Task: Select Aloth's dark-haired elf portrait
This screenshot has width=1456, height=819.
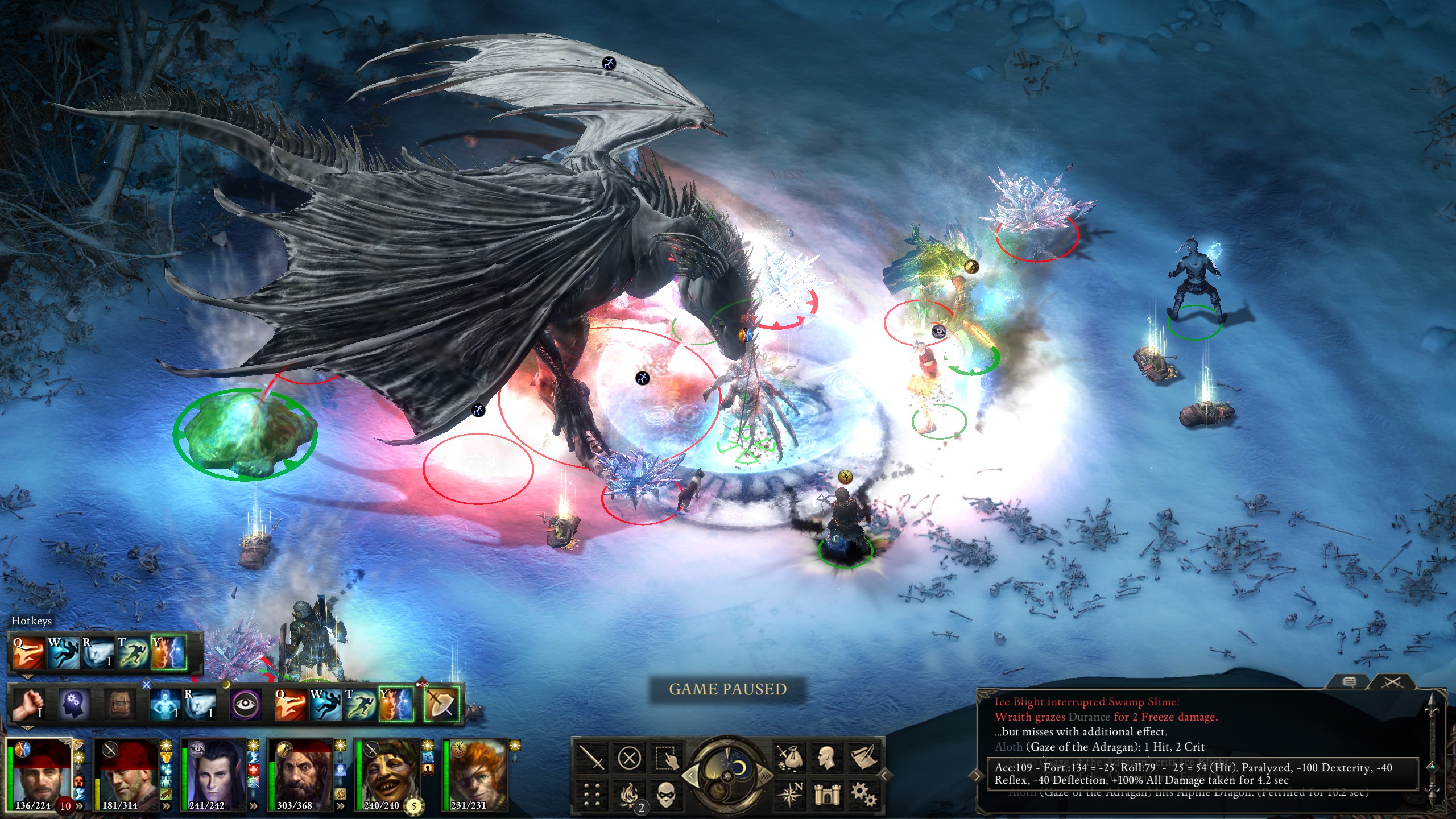Action: (x=212, y=775)
